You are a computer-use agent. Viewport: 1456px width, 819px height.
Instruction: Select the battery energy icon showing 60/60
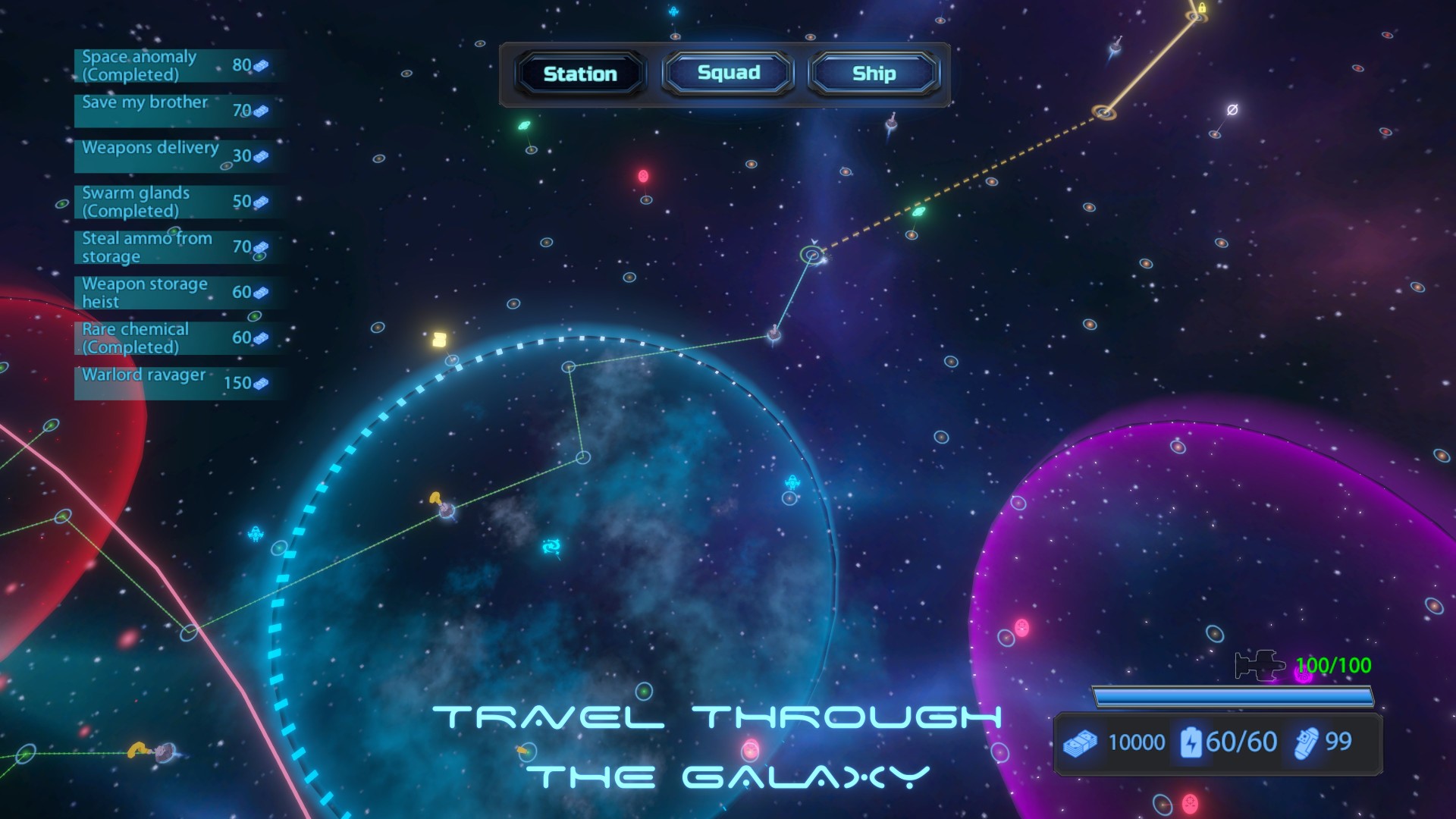pos(1193,742)
